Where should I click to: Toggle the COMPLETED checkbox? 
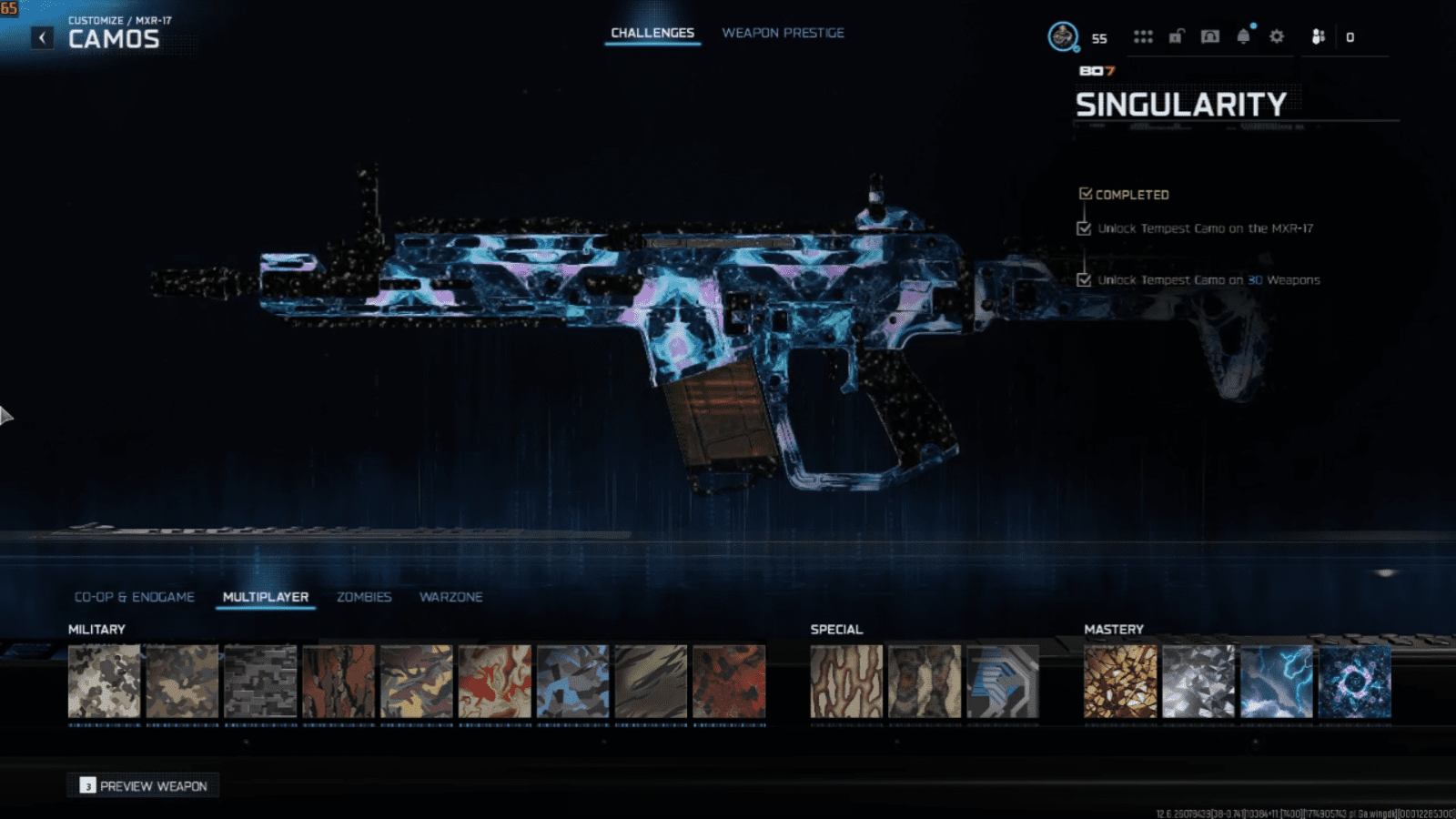pos(1085,193)
